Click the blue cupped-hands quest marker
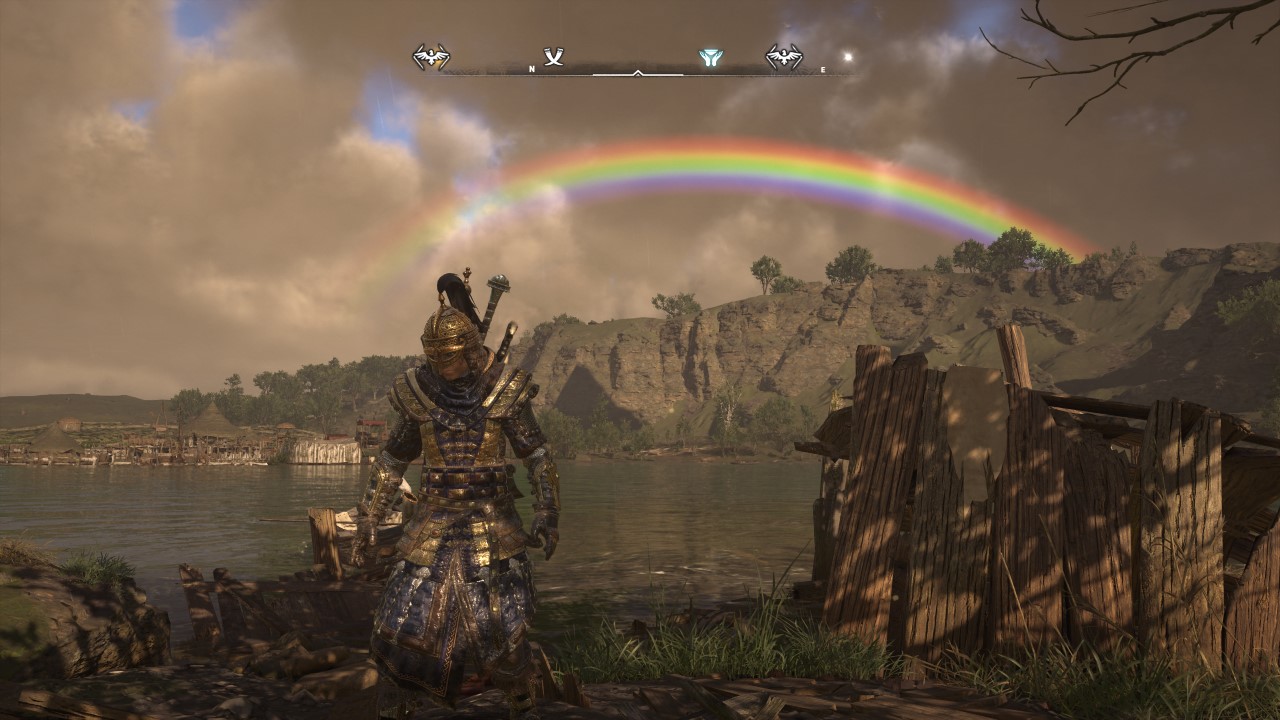Screen dimensions: 1280x720 pos(711,58)
